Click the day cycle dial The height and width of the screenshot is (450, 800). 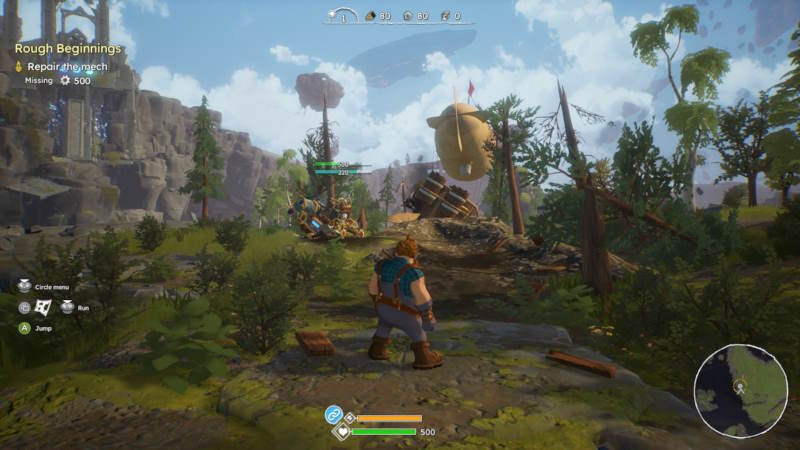pyautogui.click(x=343, y=17)
